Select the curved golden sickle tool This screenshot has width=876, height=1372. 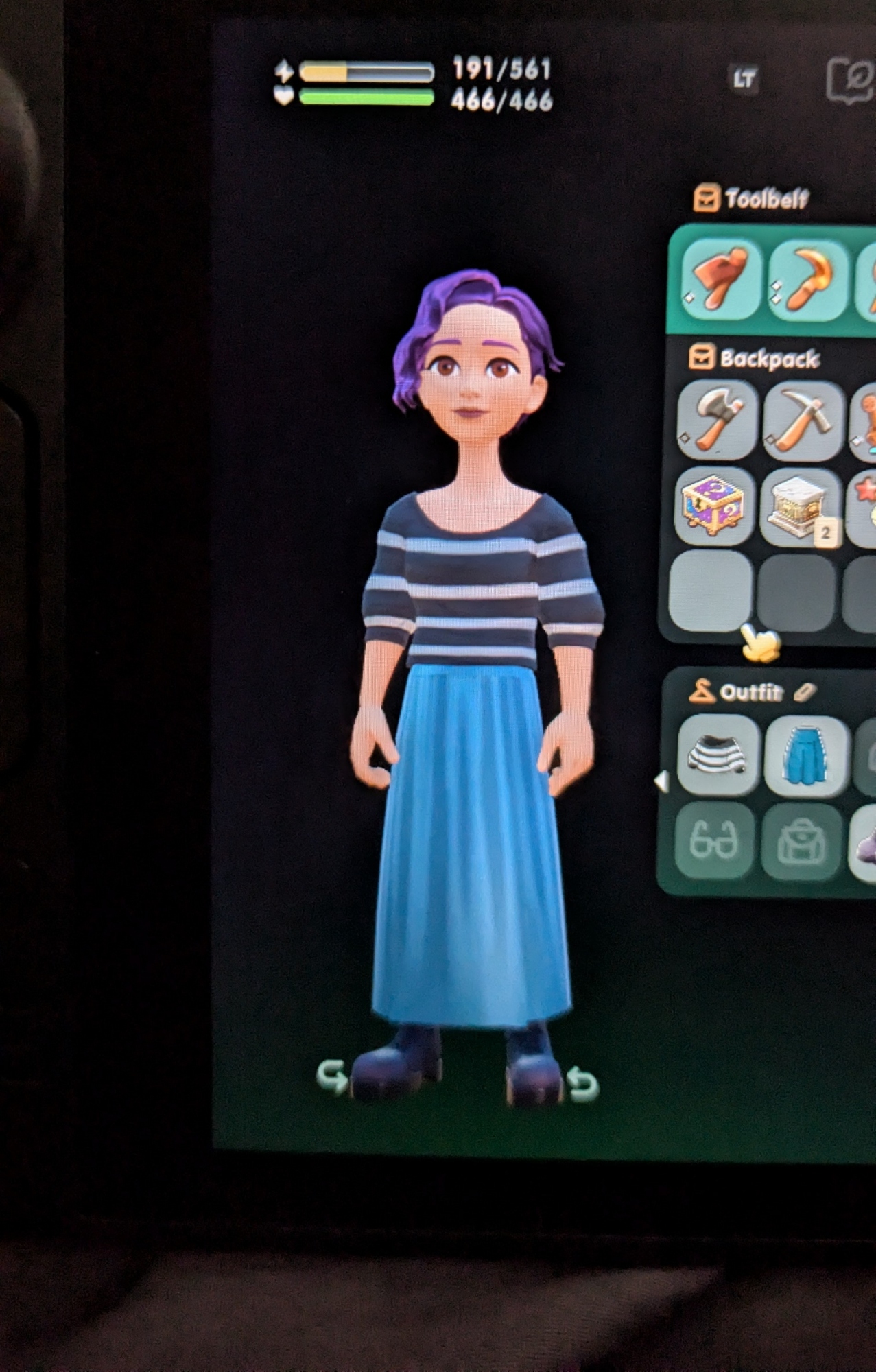(807, 280)
